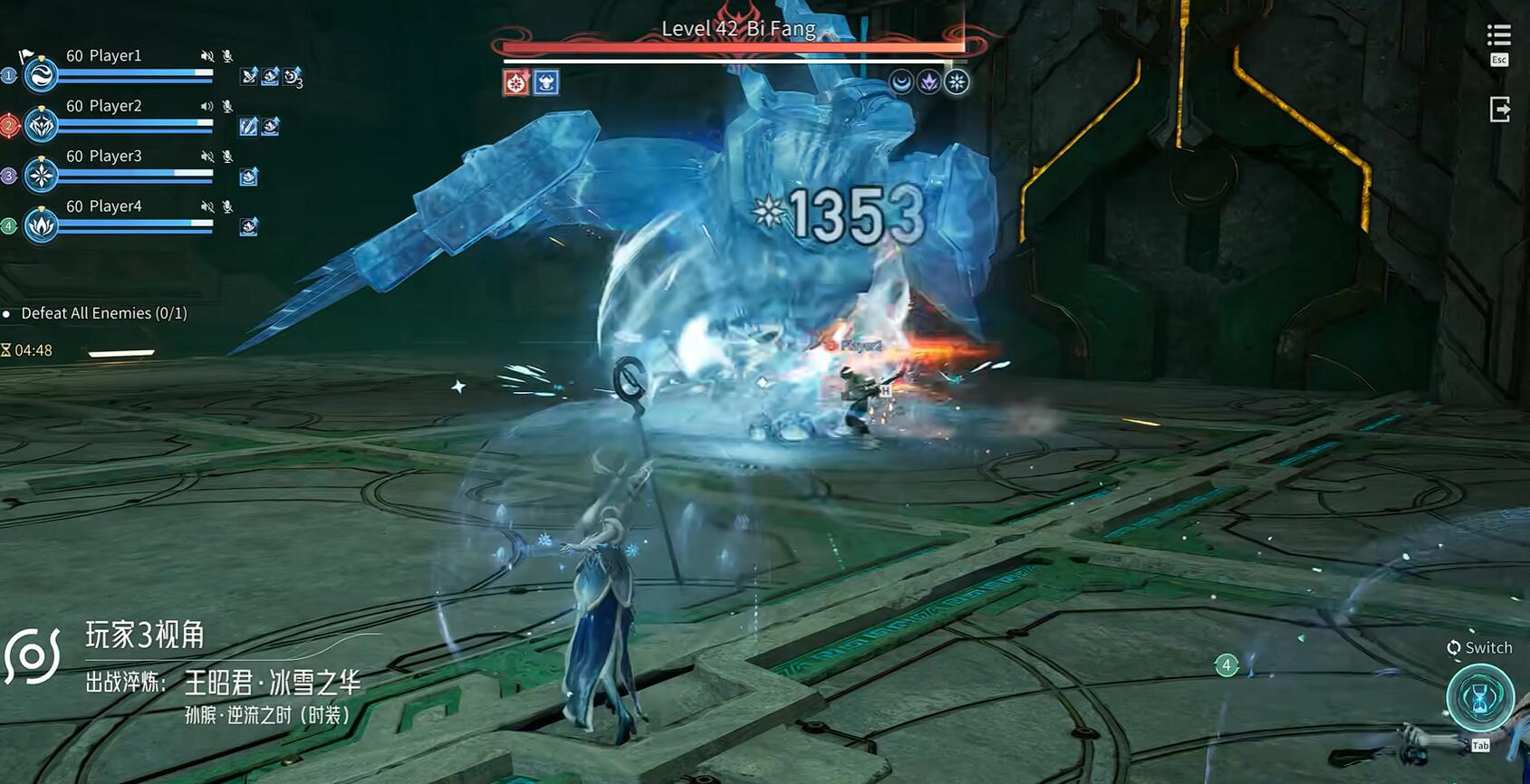Toggle Player4's muted speaker icon
Image resolution: width=1530 pixels, height=784 pixels.
click(x=207, y=206)
